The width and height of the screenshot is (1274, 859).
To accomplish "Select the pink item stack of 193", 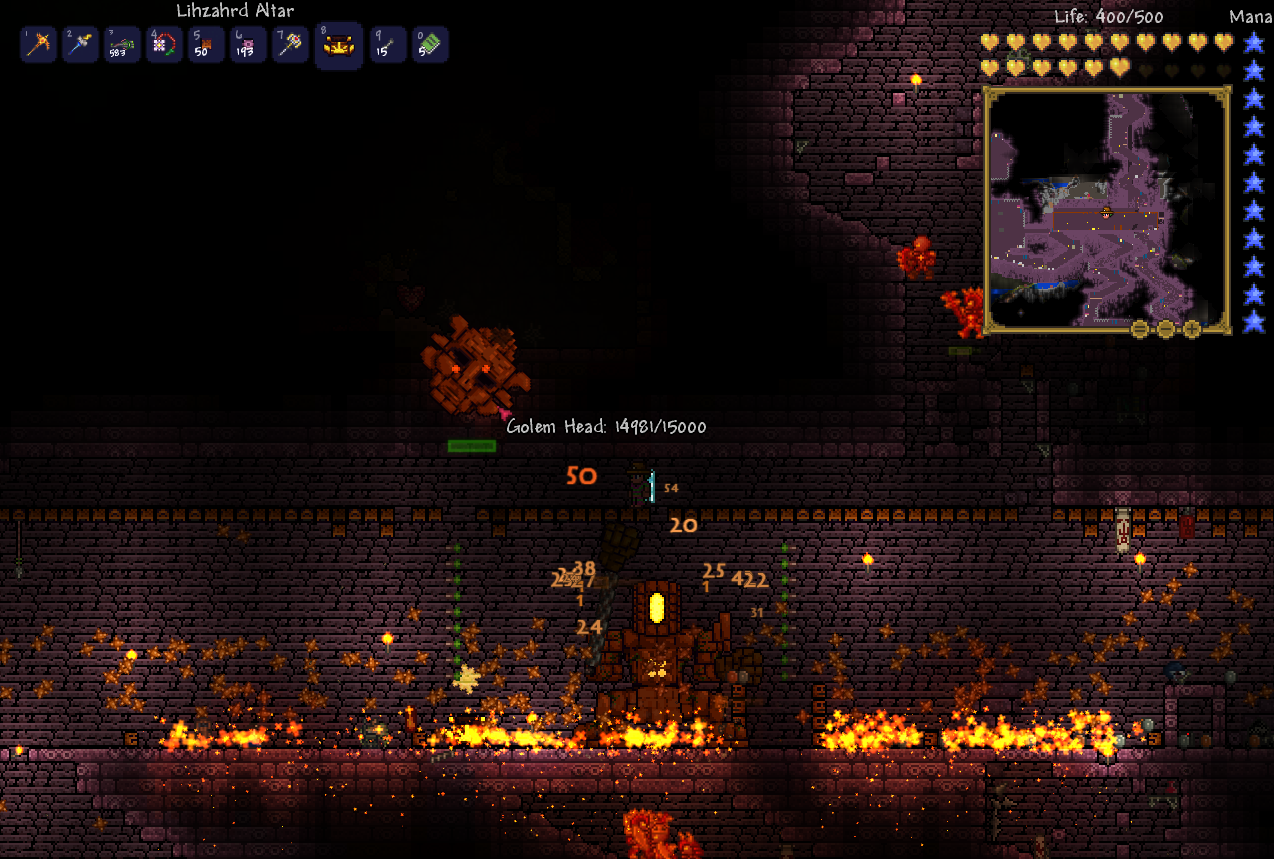I will [248, 45].
